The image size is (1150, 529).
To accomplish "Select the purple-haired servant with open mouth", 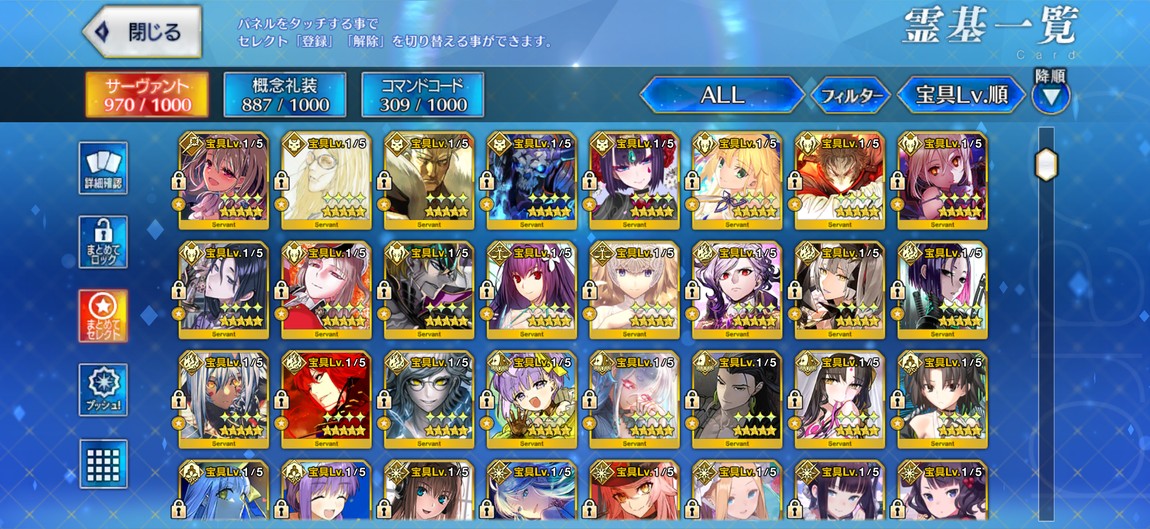I will (531, 396).
